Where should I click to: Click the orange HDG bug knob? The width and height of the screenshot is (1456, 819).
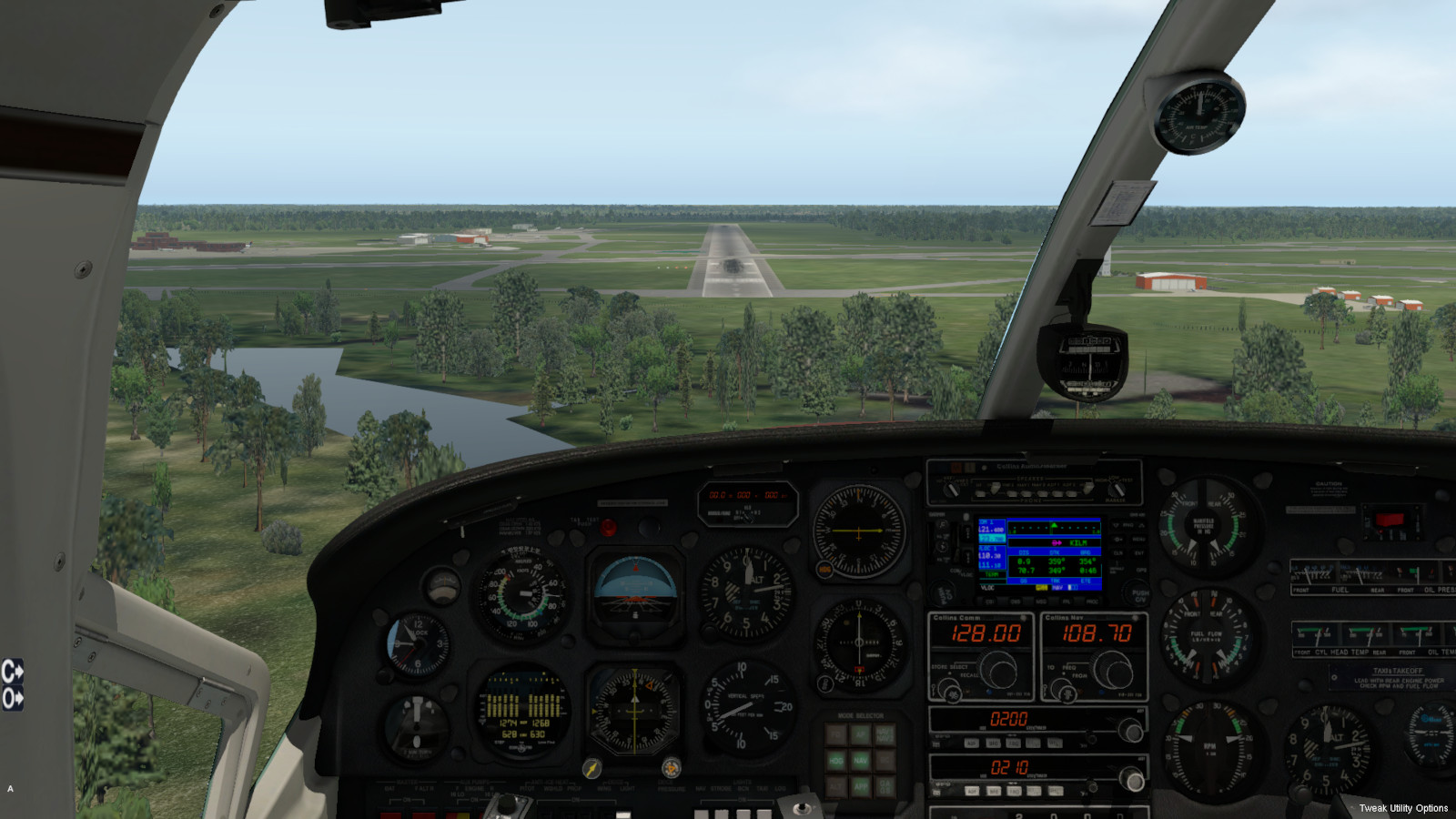click(x=671, y=768)
